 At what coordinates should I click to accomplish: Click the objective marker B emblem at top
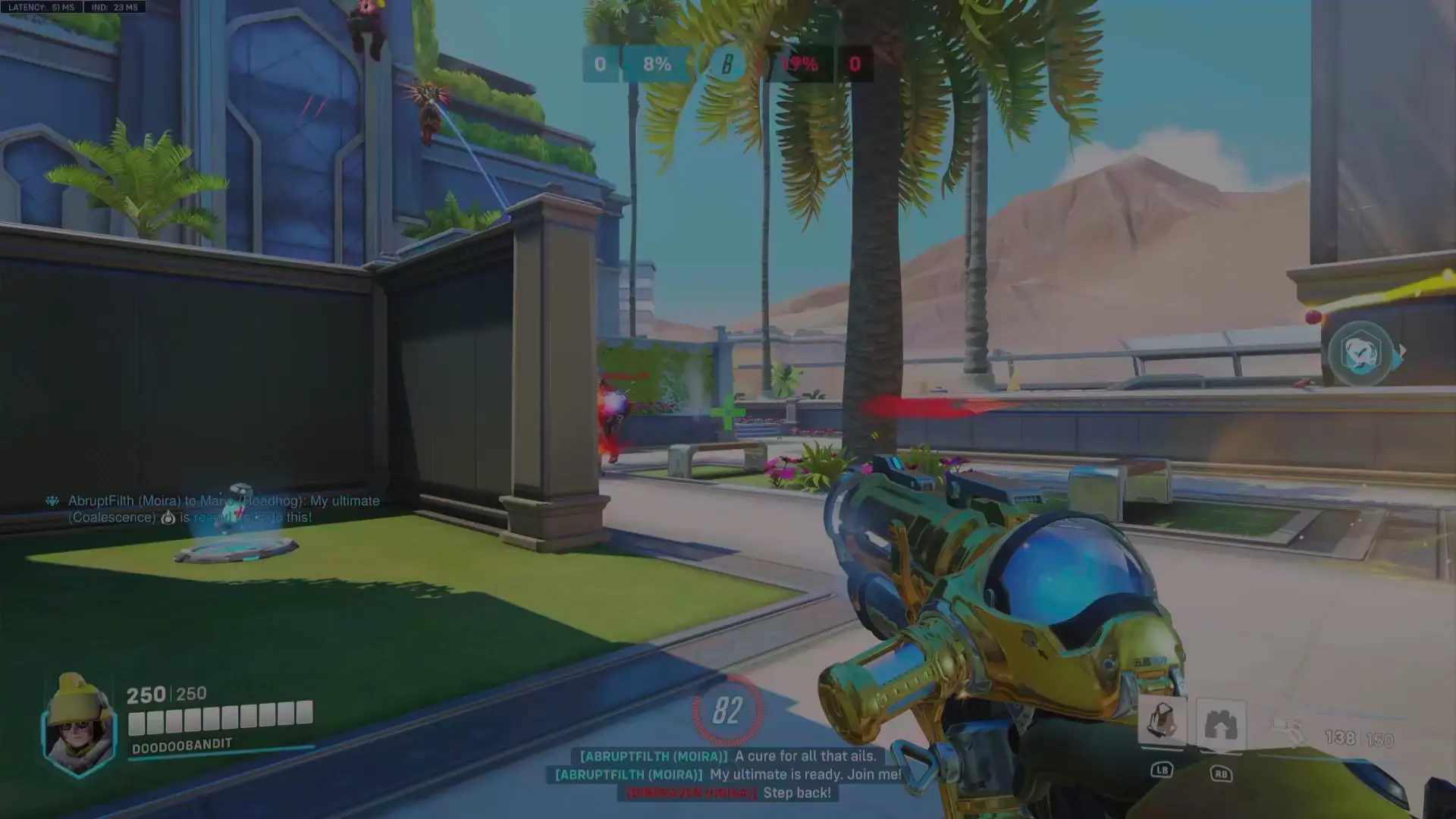click(726, 64)
